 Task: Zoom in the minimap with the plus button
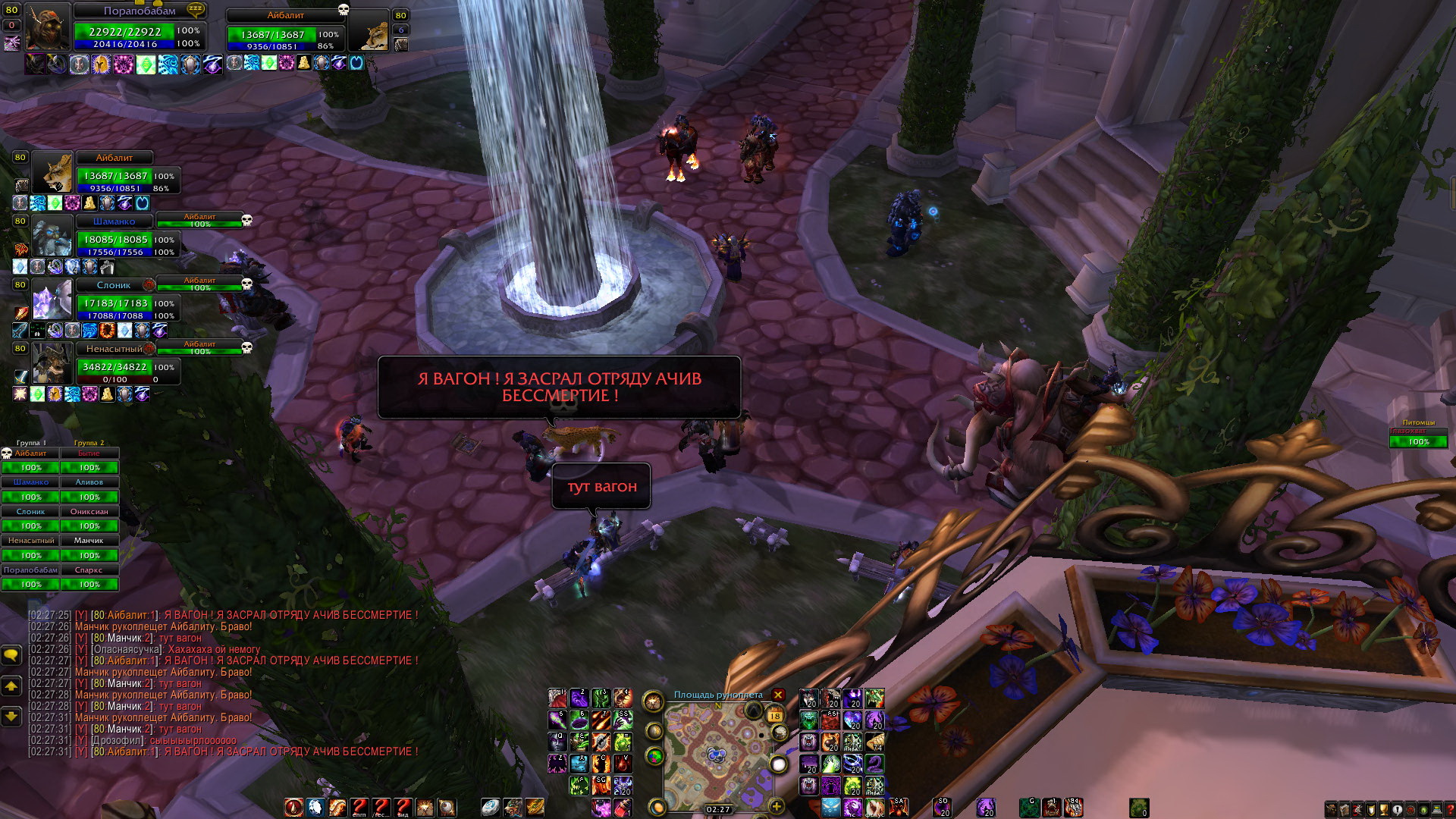click(776, 806)
